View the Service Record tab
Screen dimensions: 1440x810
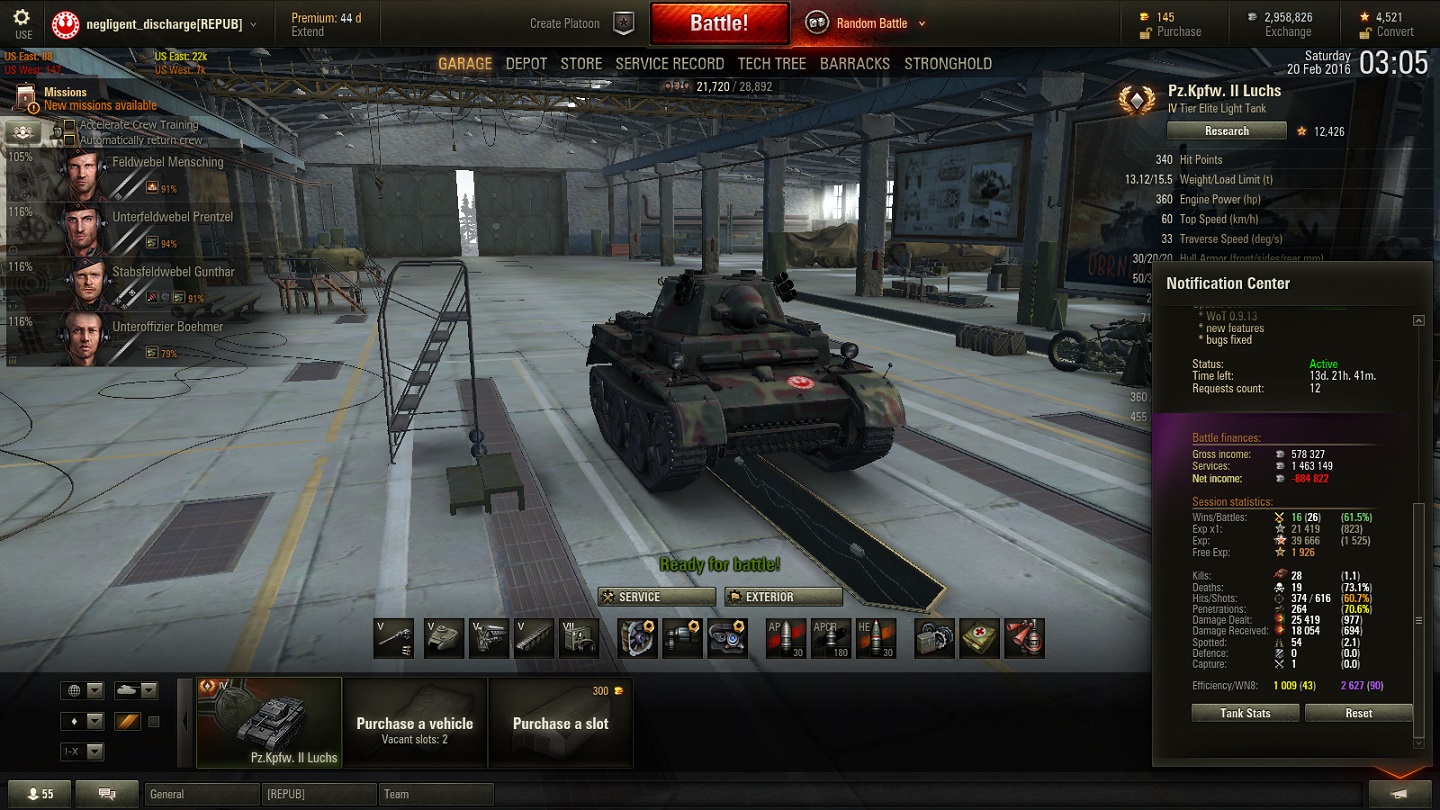(669, 63)
